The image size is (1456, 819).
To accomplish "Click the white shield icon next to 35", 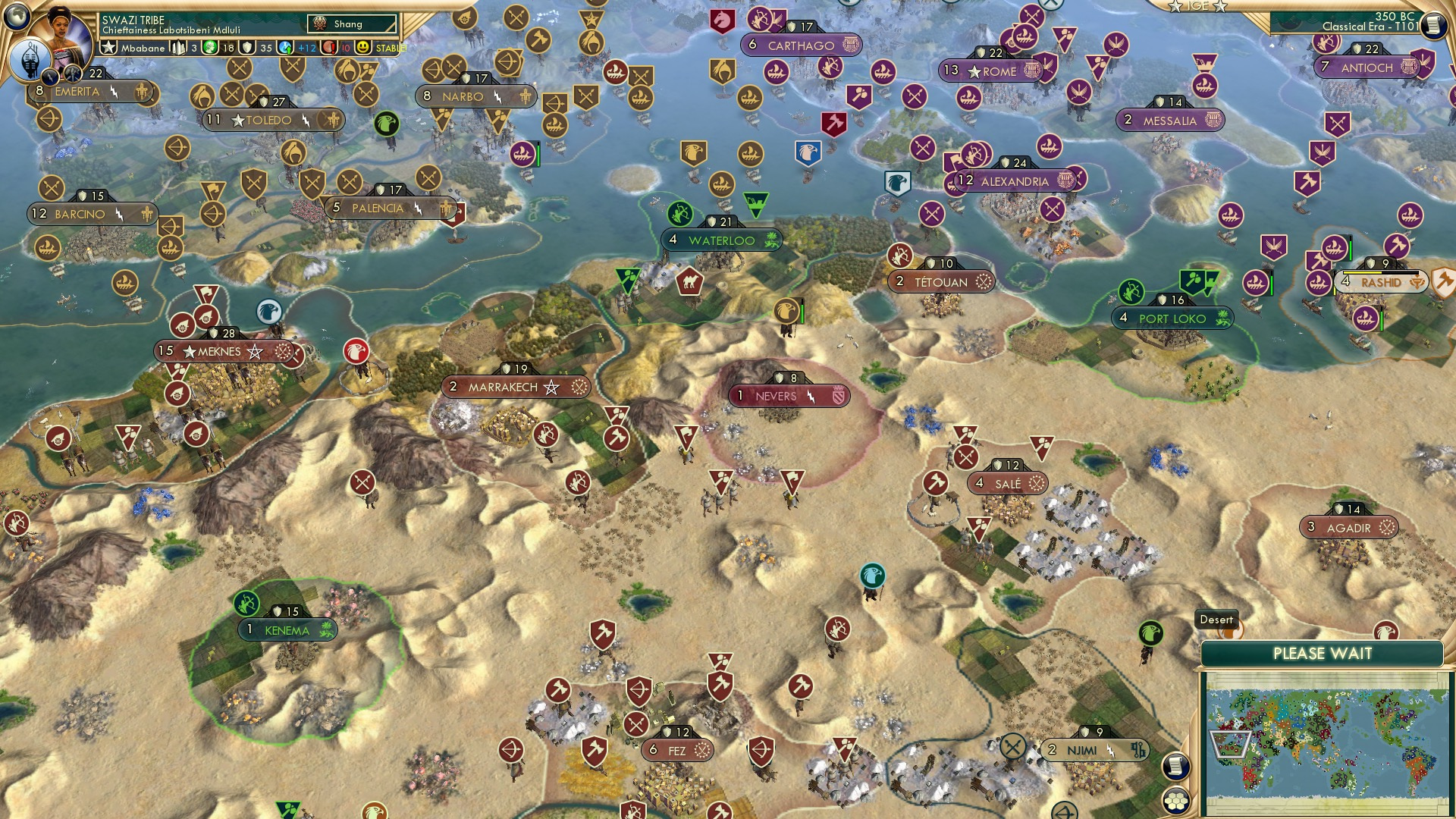I will (247, 47).
